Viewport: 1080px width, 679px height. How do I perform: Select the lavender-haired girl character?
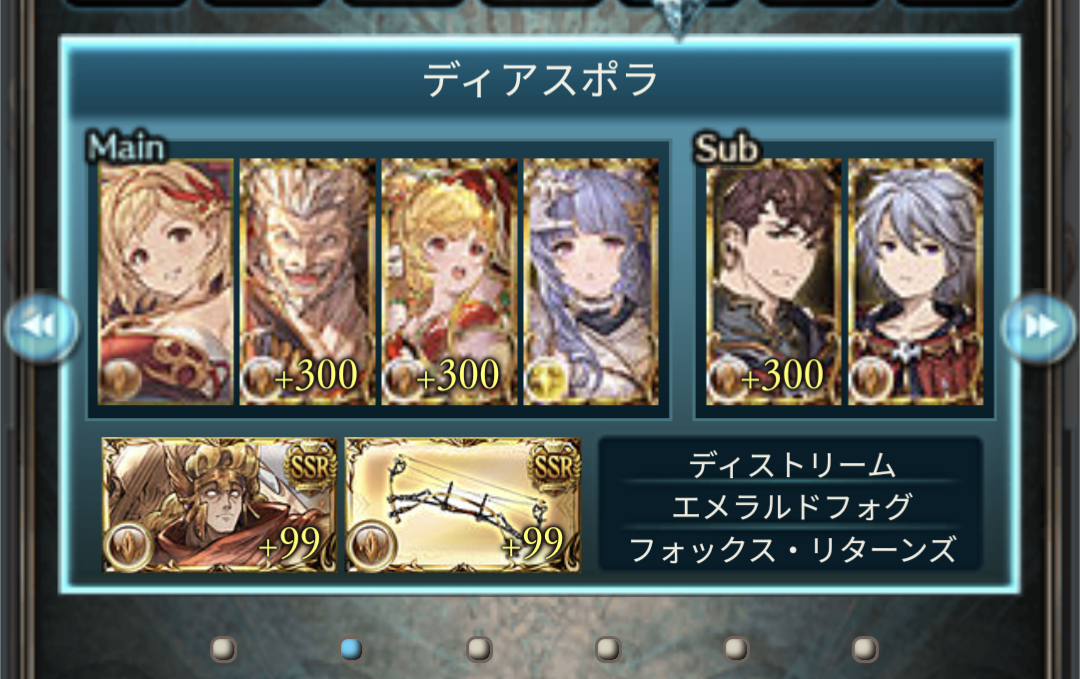591,281
